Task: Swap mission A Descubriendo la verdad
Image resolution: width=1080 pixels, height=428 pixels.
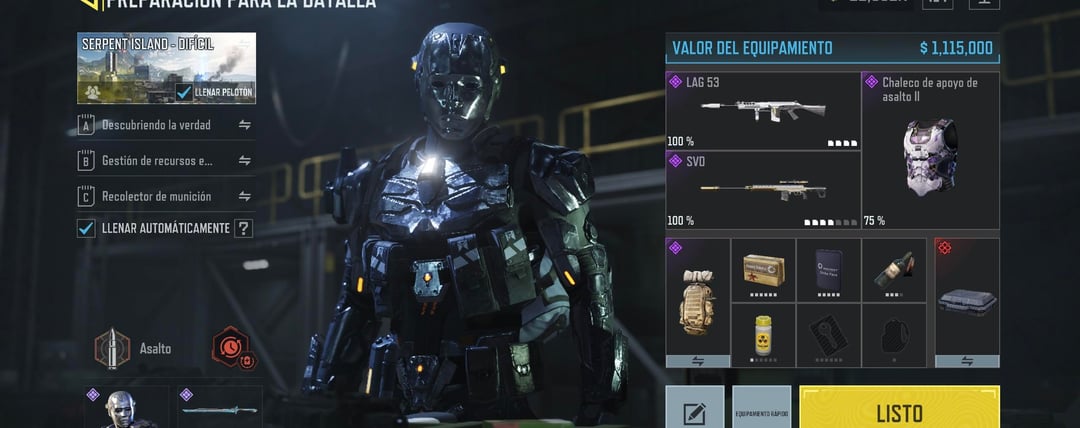Action: click(244, 125)
